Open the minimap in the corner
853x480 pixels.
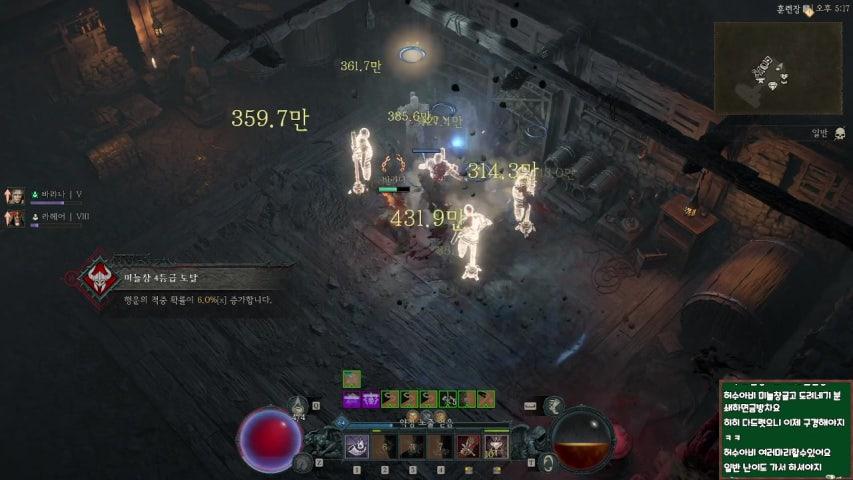click(x=777, y=67)
